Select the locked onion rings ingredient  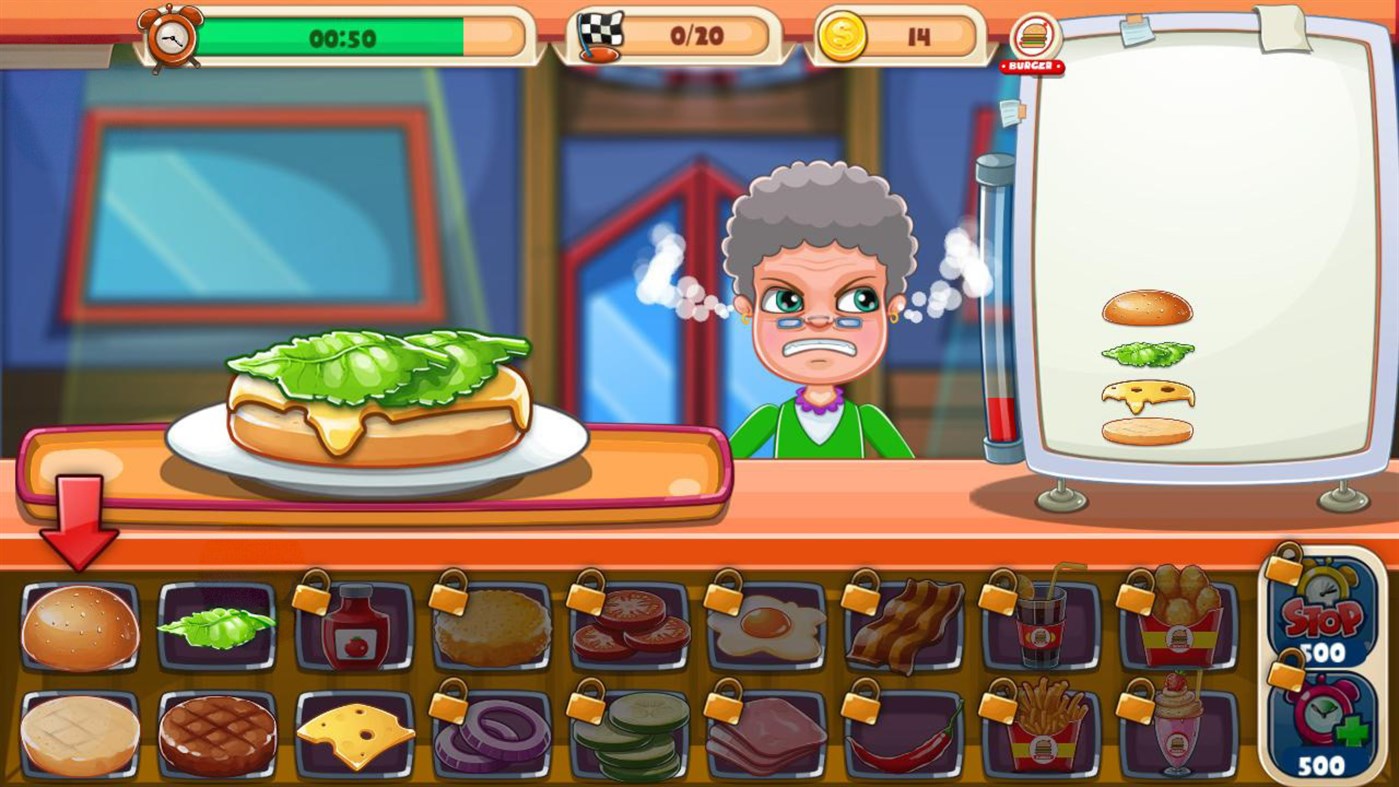pyautogui.click(x=489, y=733)
